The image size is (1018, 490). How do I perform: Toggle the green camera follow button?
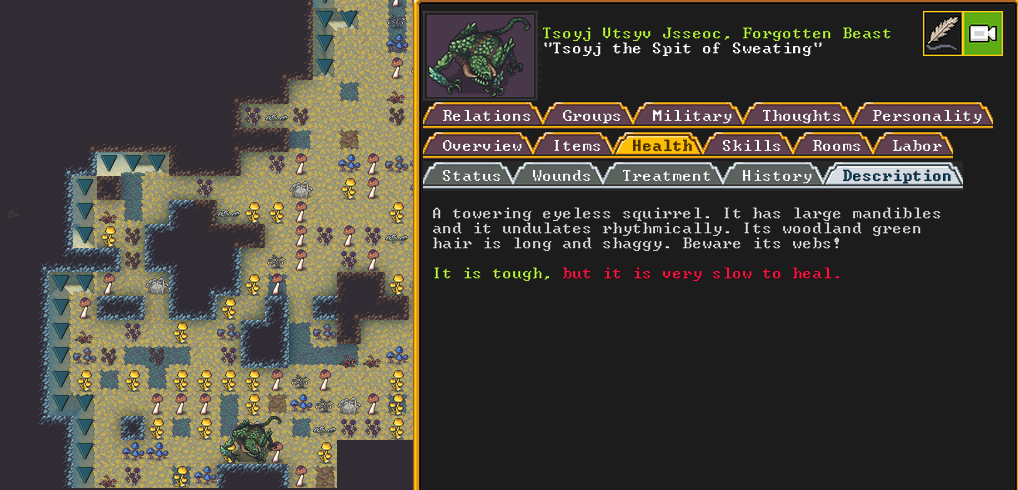982,33
